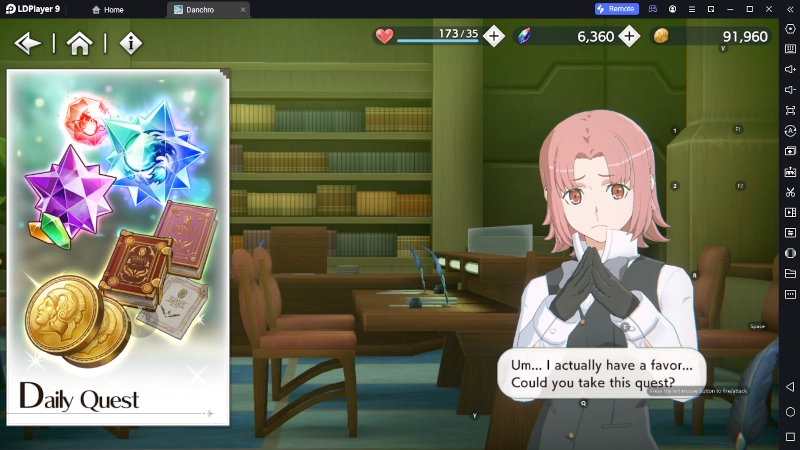800x450 pixels.
Task: Go back with the arrow button
Action: click(x=28, y=43)
